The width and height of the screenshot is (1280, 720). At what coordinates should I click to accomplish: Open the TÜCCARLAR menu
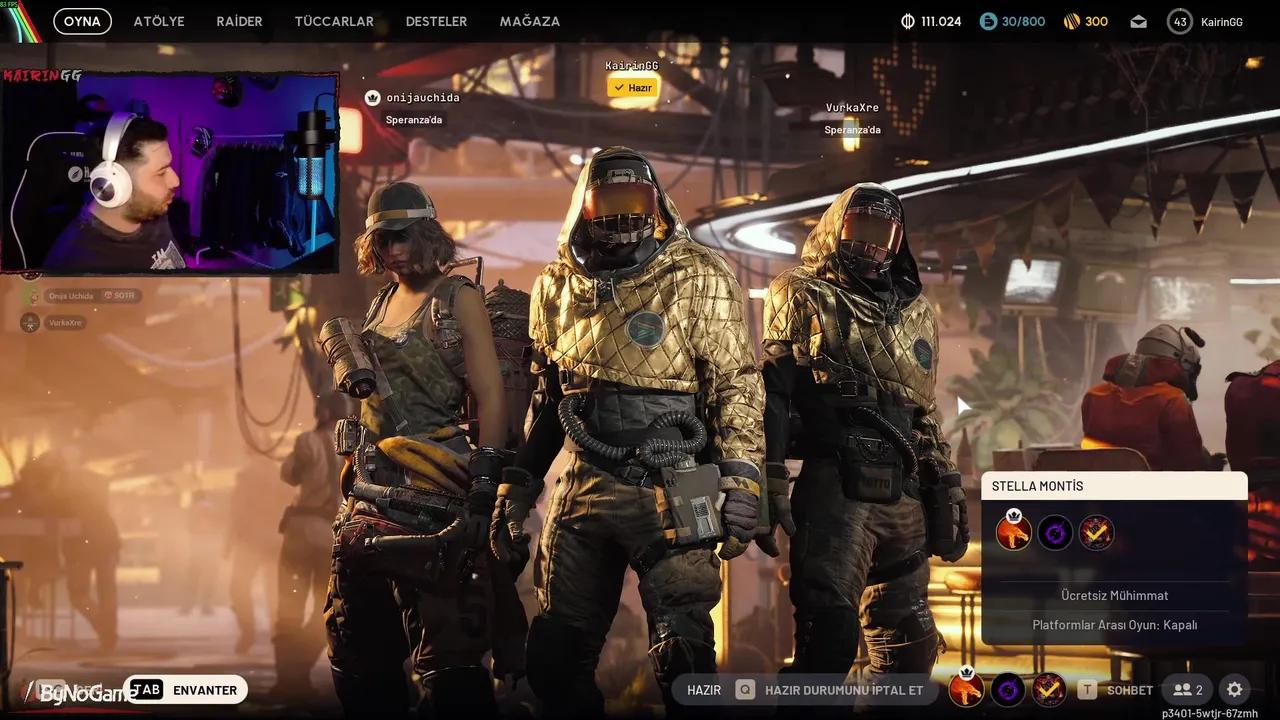[334, 20]
